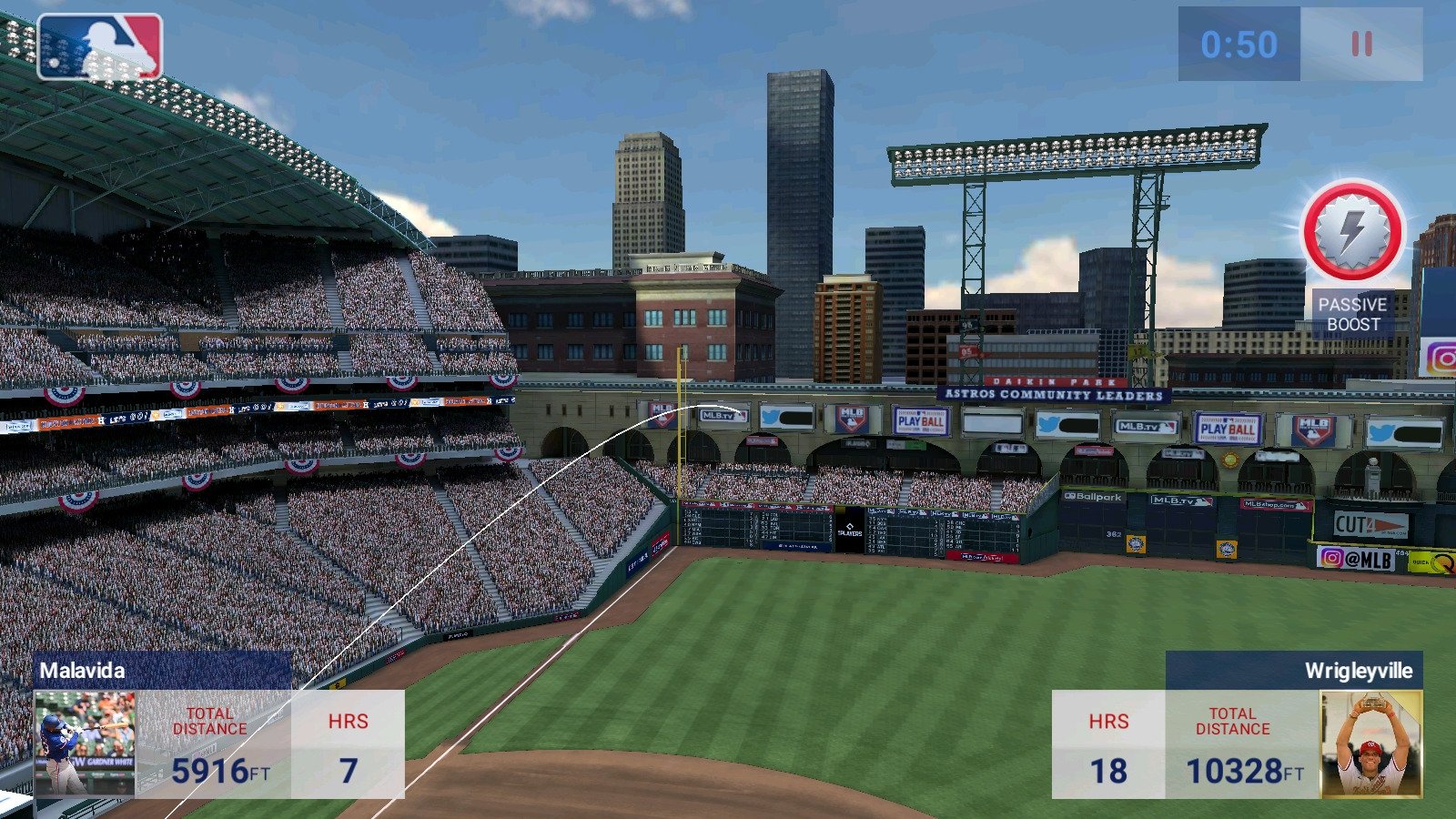Tap Wrigleyville's TOTAL DISTANCE label
This screenshot has height=819, width=1456.
[x=1234, y=721]
